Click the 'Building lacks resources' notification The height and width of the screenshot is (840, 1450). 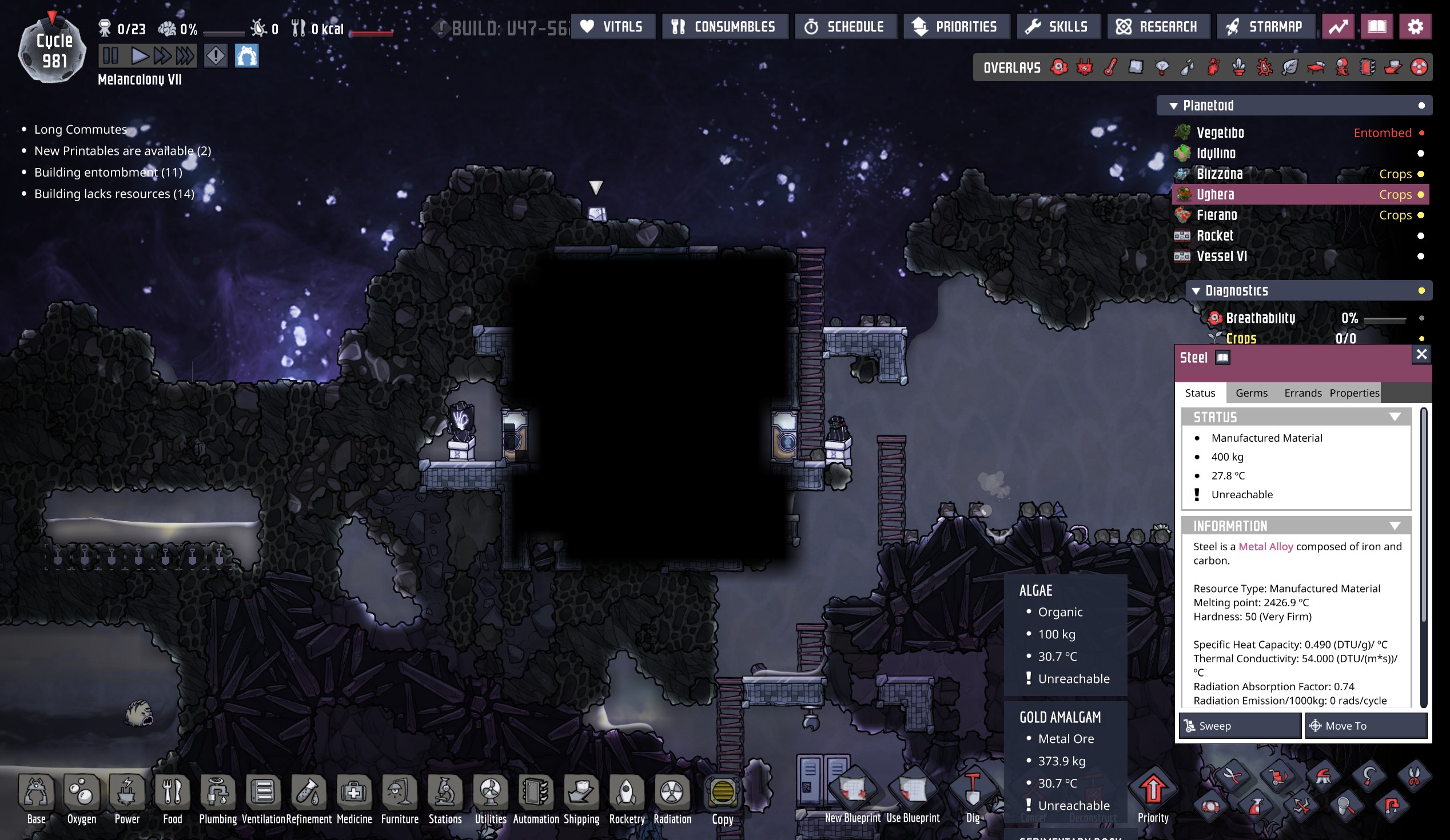point(114,194)
